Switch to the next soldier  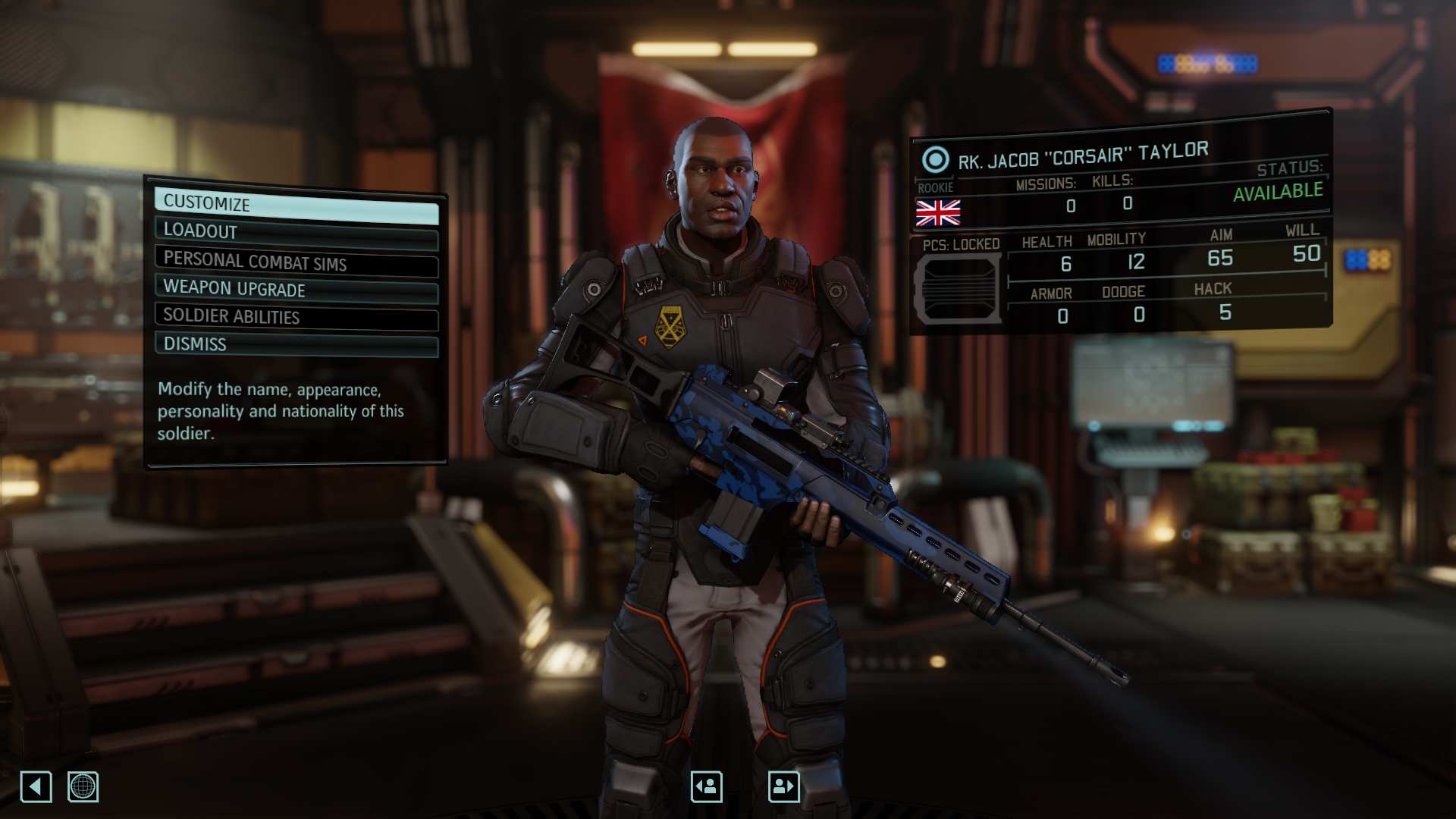point(785,786)
